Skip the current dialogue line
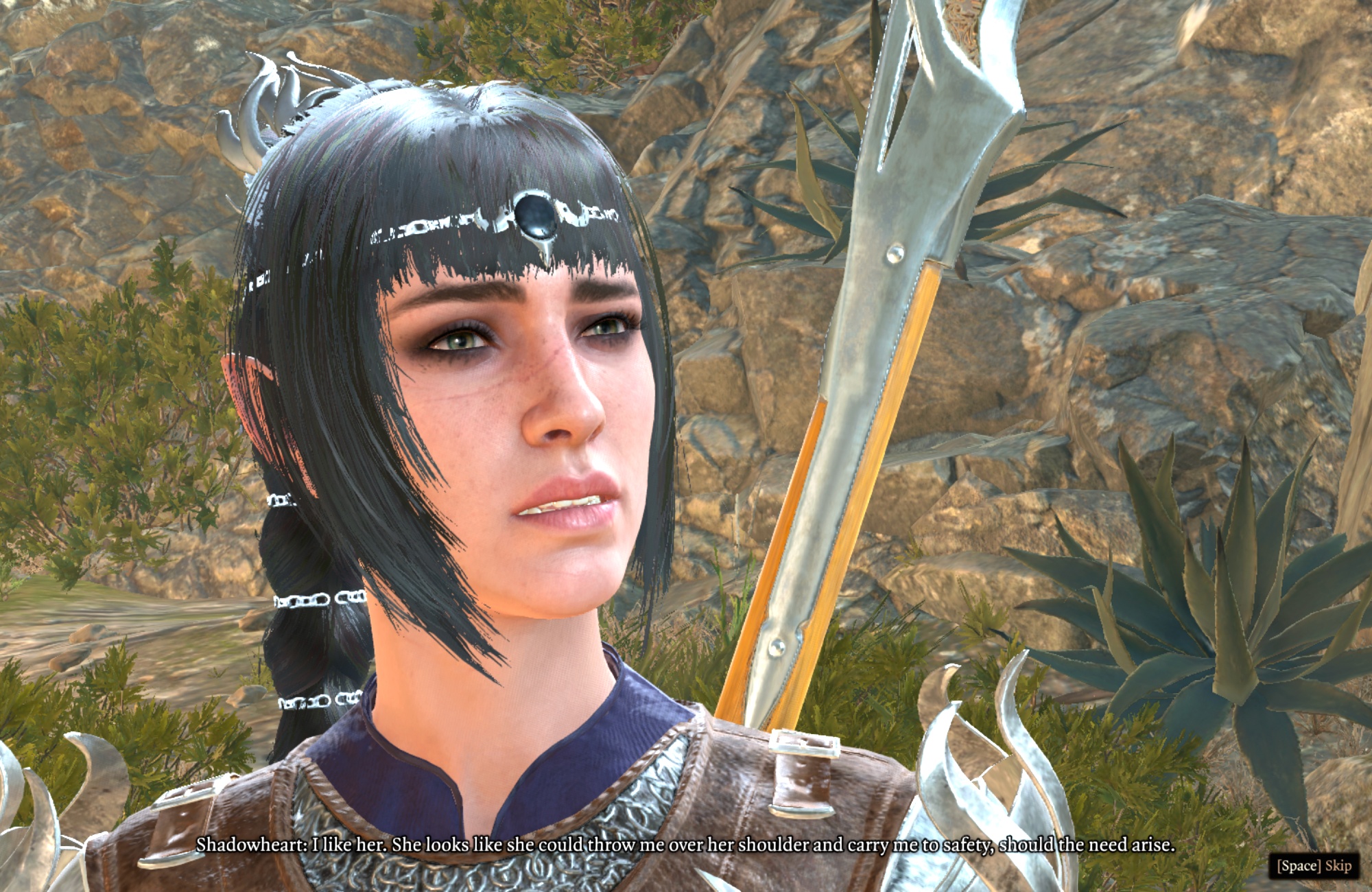 (1313, 865)
